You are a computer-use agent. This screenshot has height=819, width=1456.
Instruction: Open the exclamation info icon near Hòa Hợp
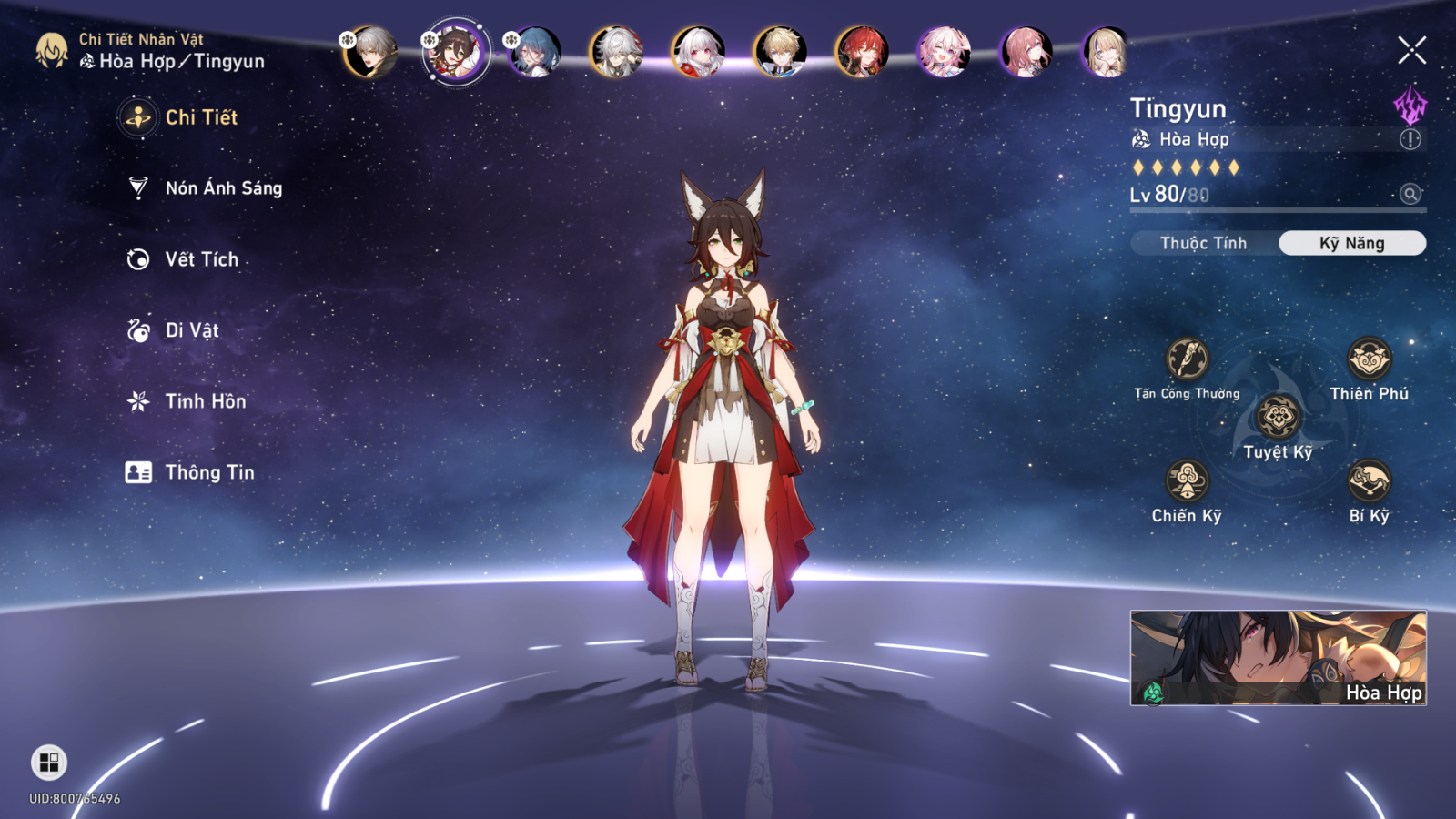click(1410, 139)
